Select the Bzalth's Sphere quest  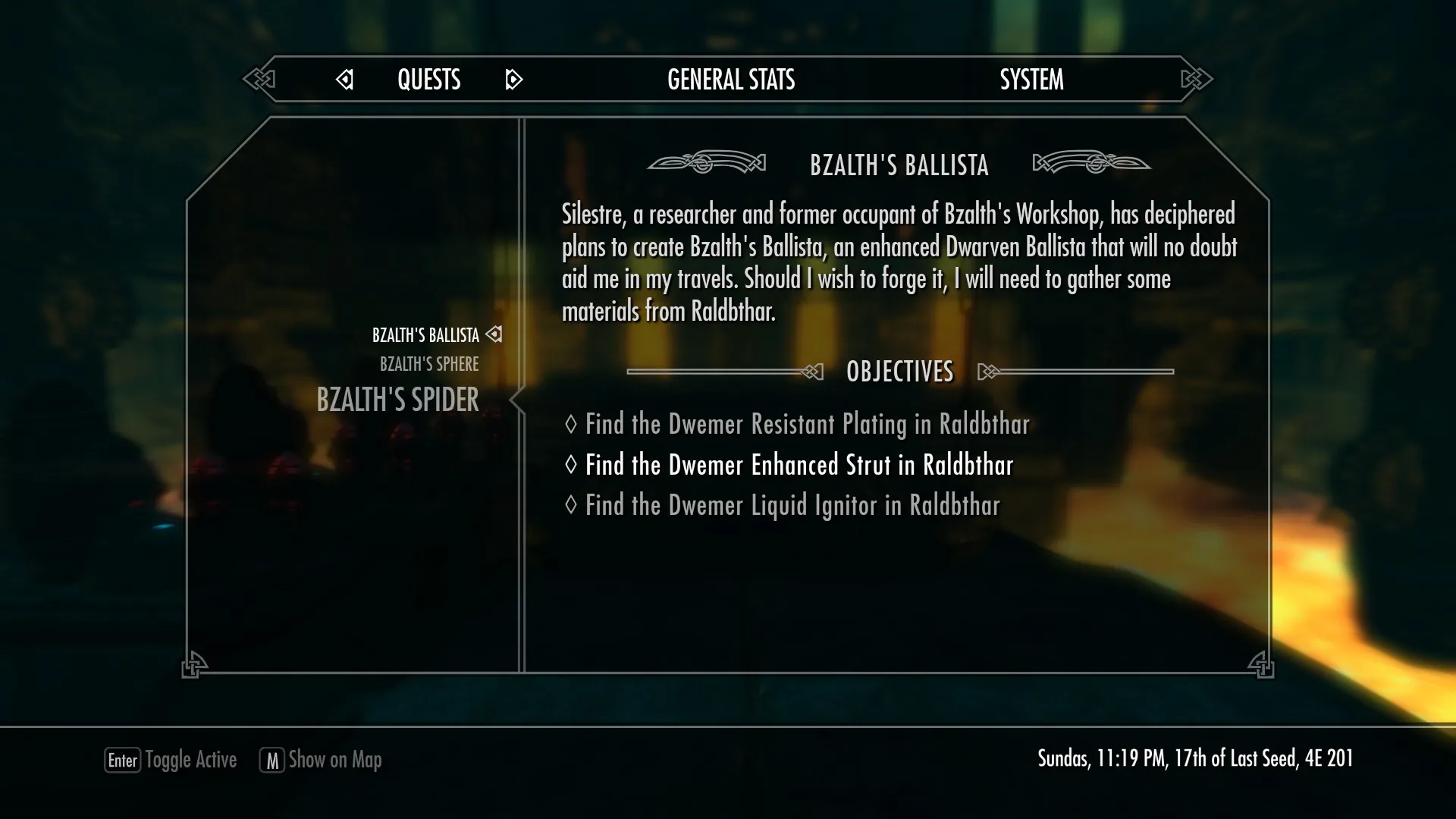[429, 365]
